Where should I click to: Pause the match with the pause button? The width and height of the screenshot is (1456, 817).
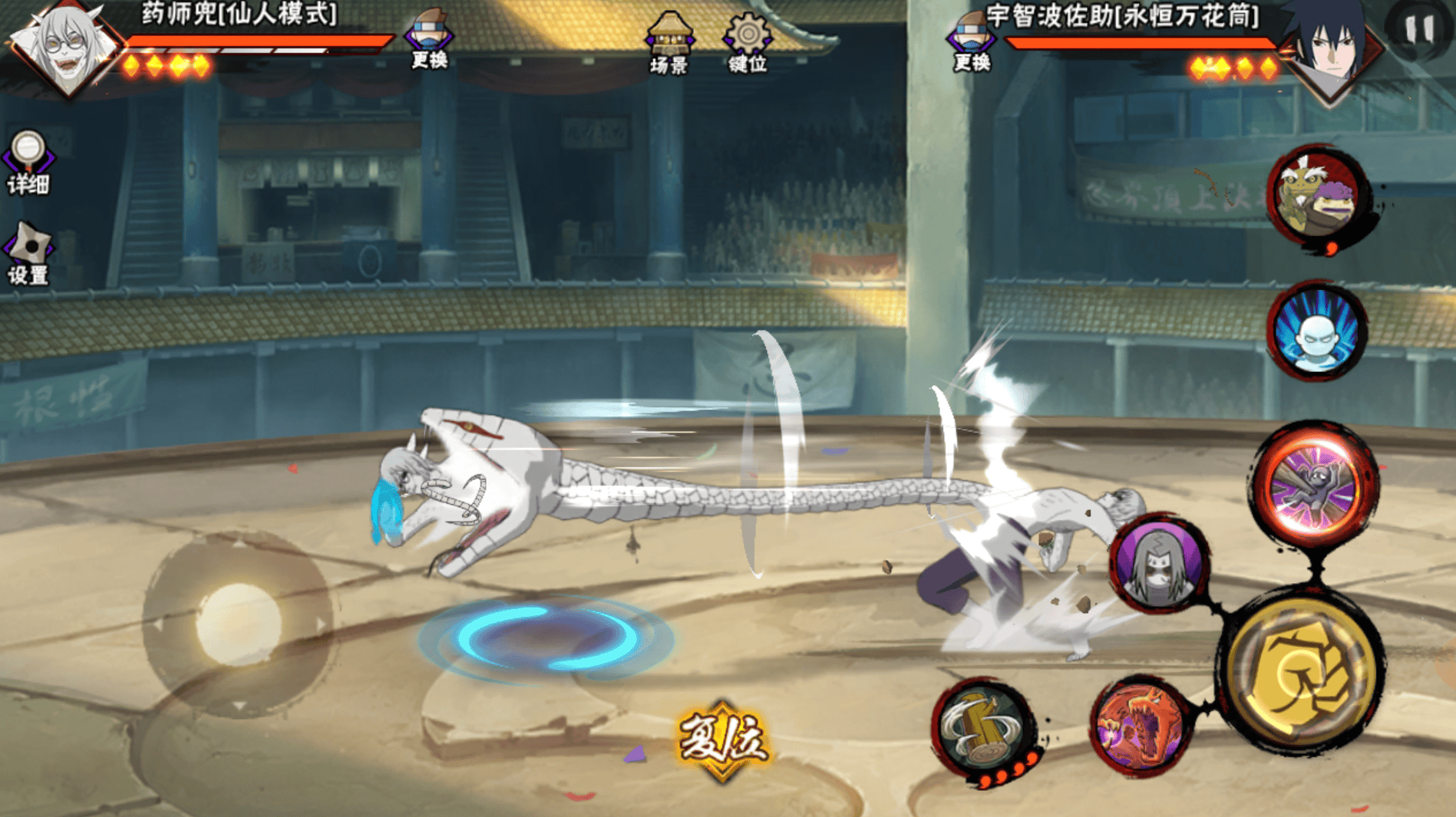(x=1418, y=31)
